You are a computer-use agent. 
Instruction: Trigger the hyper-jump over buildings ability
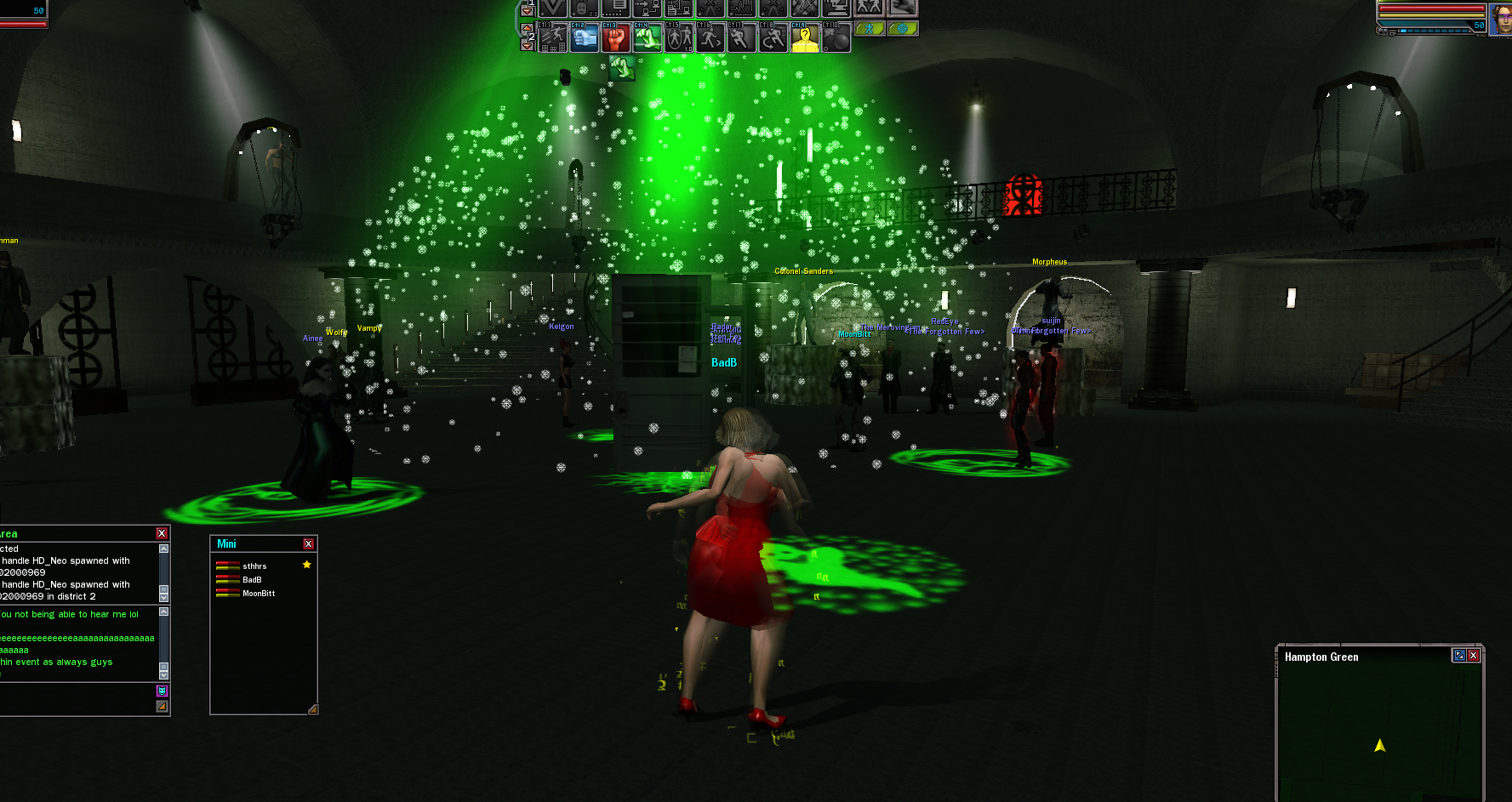552,38
